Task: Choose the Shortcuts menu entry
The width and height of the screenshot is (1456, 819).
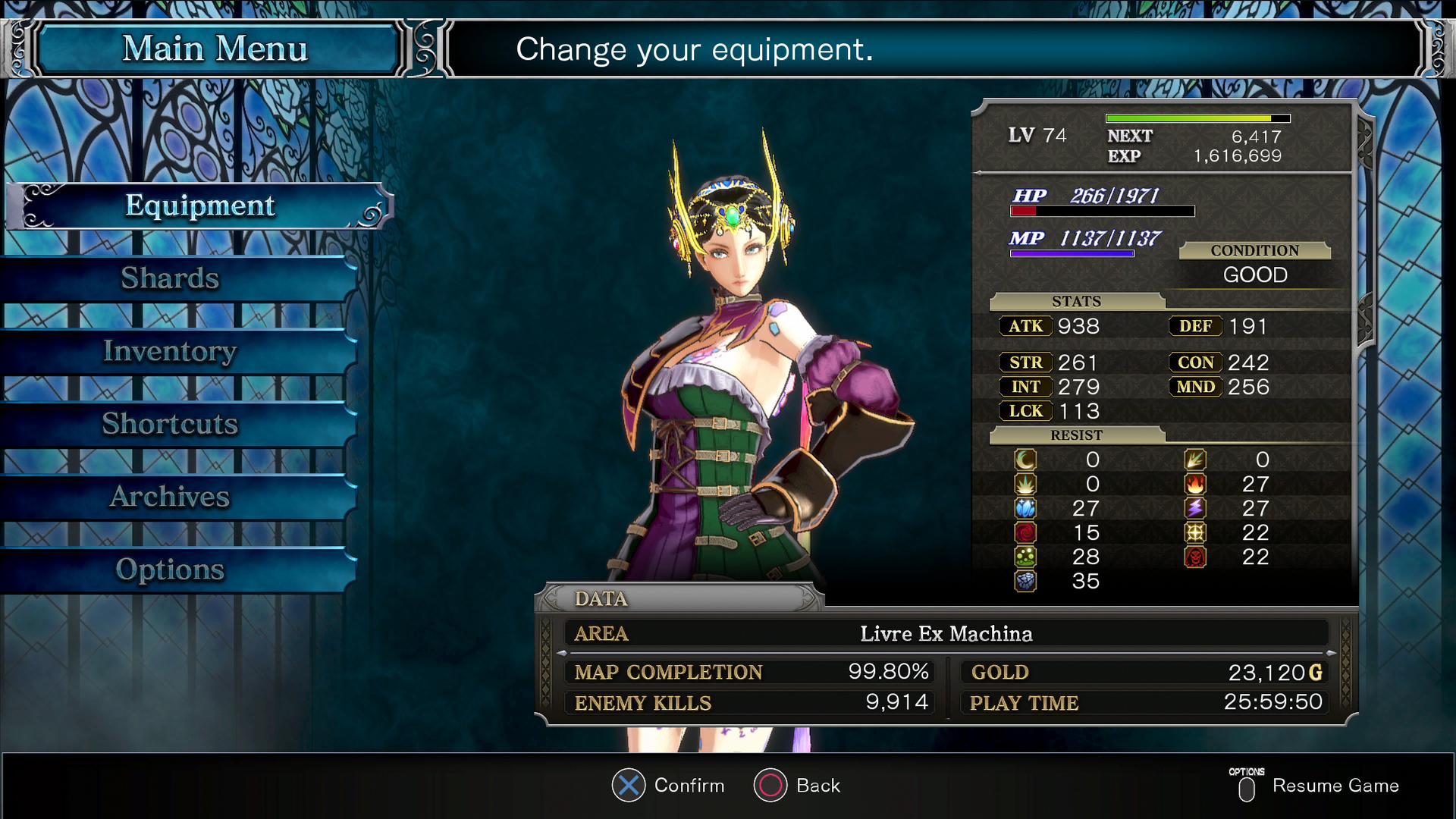Action: coord(171,424)
